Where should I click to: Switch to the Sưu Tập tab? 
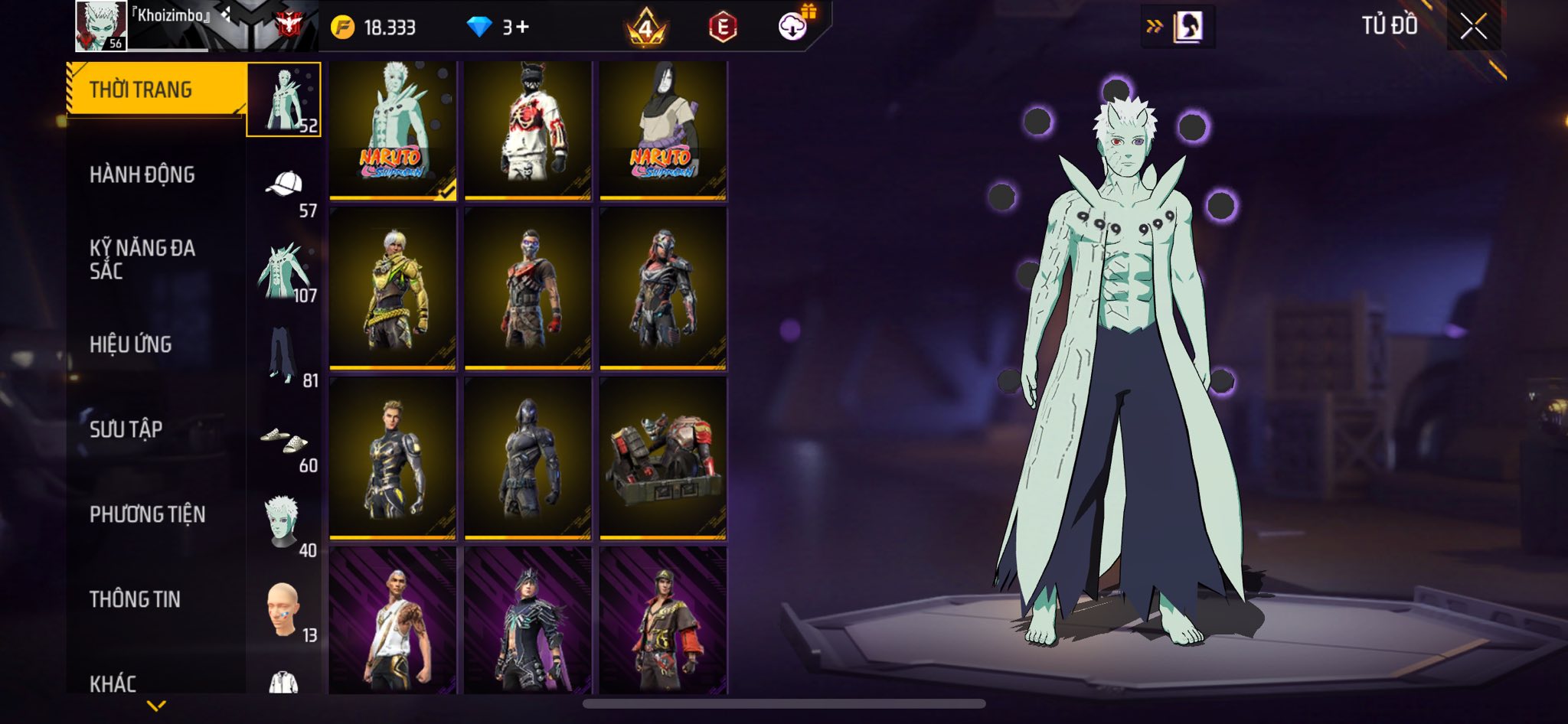click(126, 429)
